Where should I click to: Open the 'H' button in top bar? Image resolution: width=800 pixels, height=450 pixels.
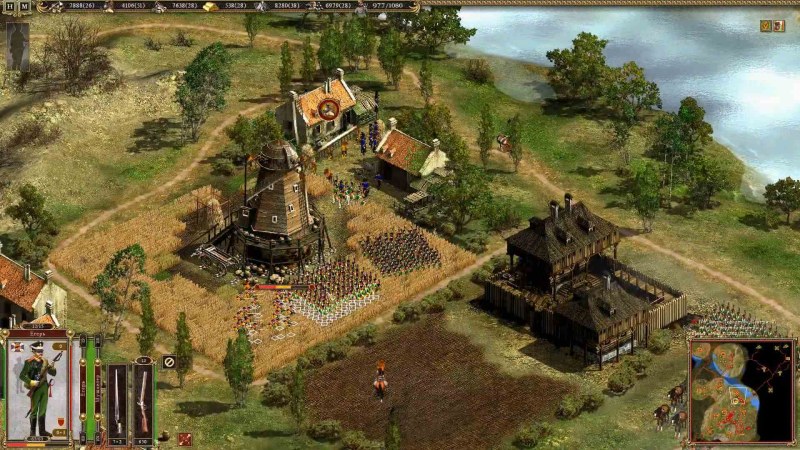pyautogui.click(x=10, y=6)
